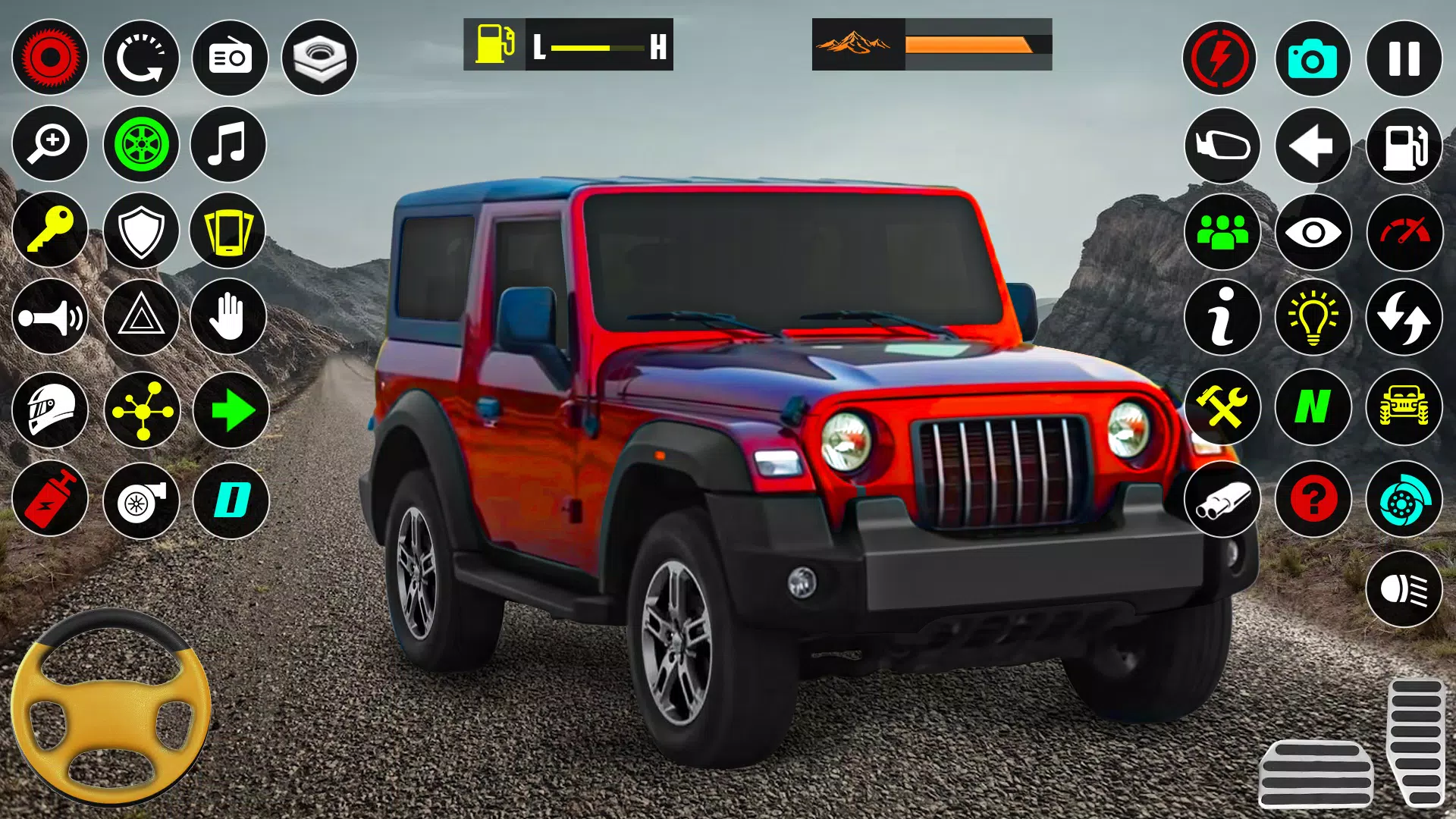Activate the red nitro injection icon

click(x=50, y=499)
